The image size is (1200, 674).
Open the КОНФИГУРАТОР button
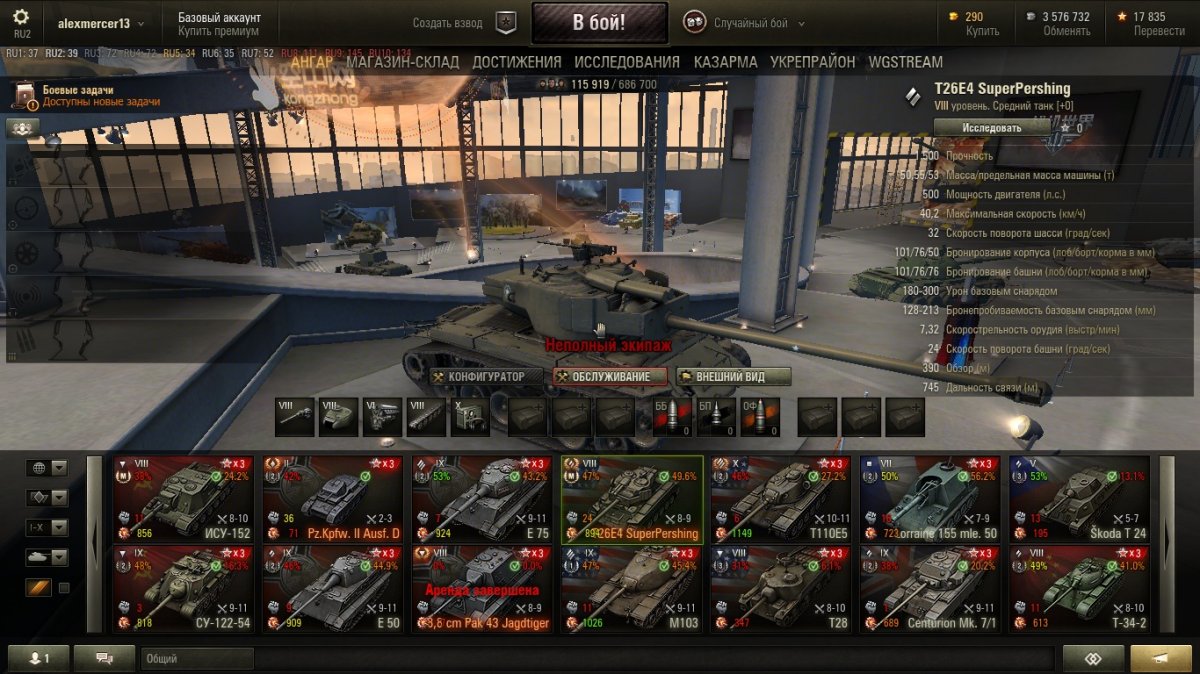(479, 377)
